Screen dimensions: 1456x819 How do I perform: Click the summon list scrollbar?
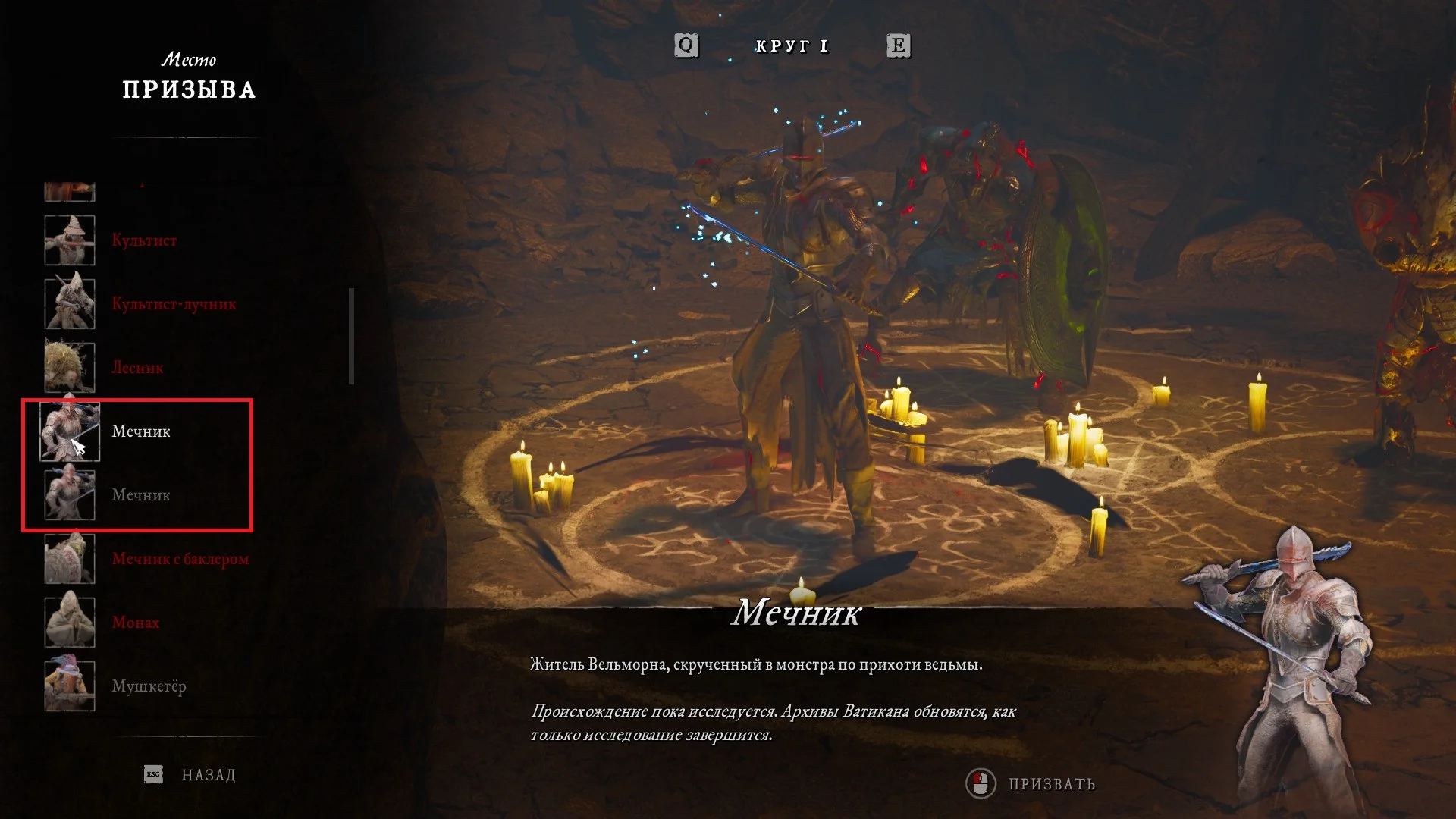(x=351, y=336)
